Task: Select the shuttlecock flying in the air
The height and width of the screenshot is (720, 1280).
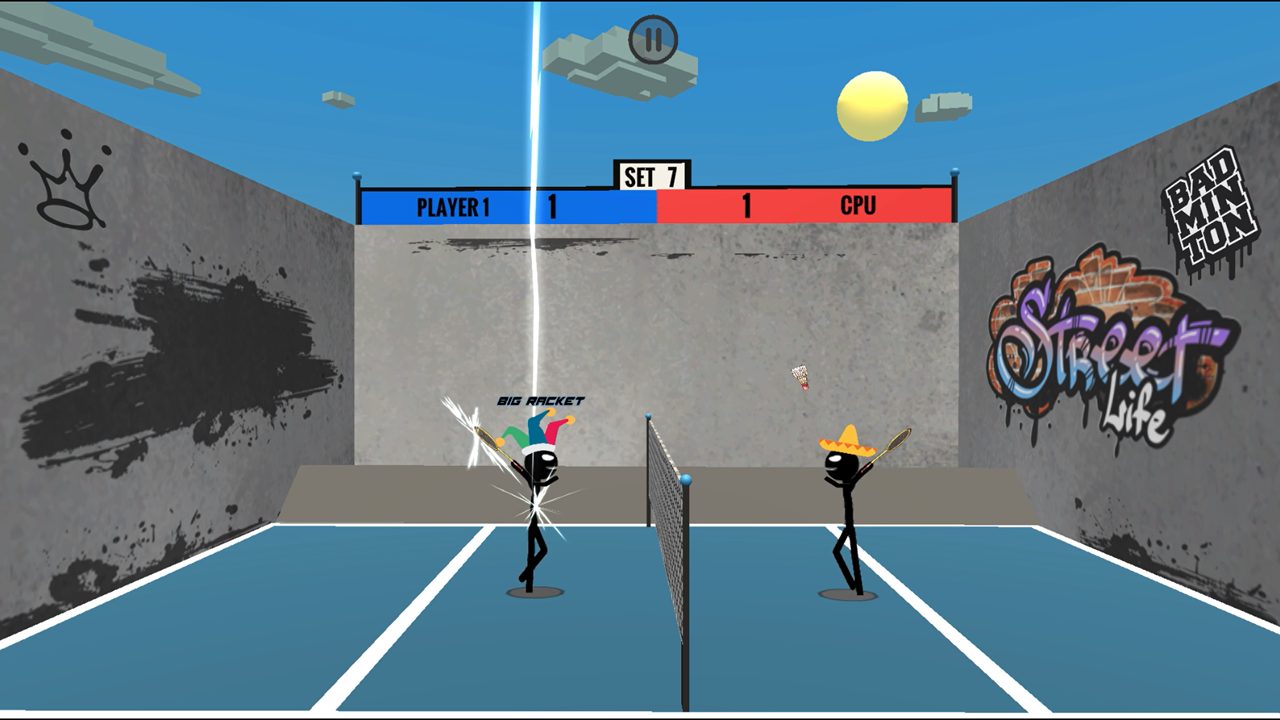Action: (x=799, y=378)
